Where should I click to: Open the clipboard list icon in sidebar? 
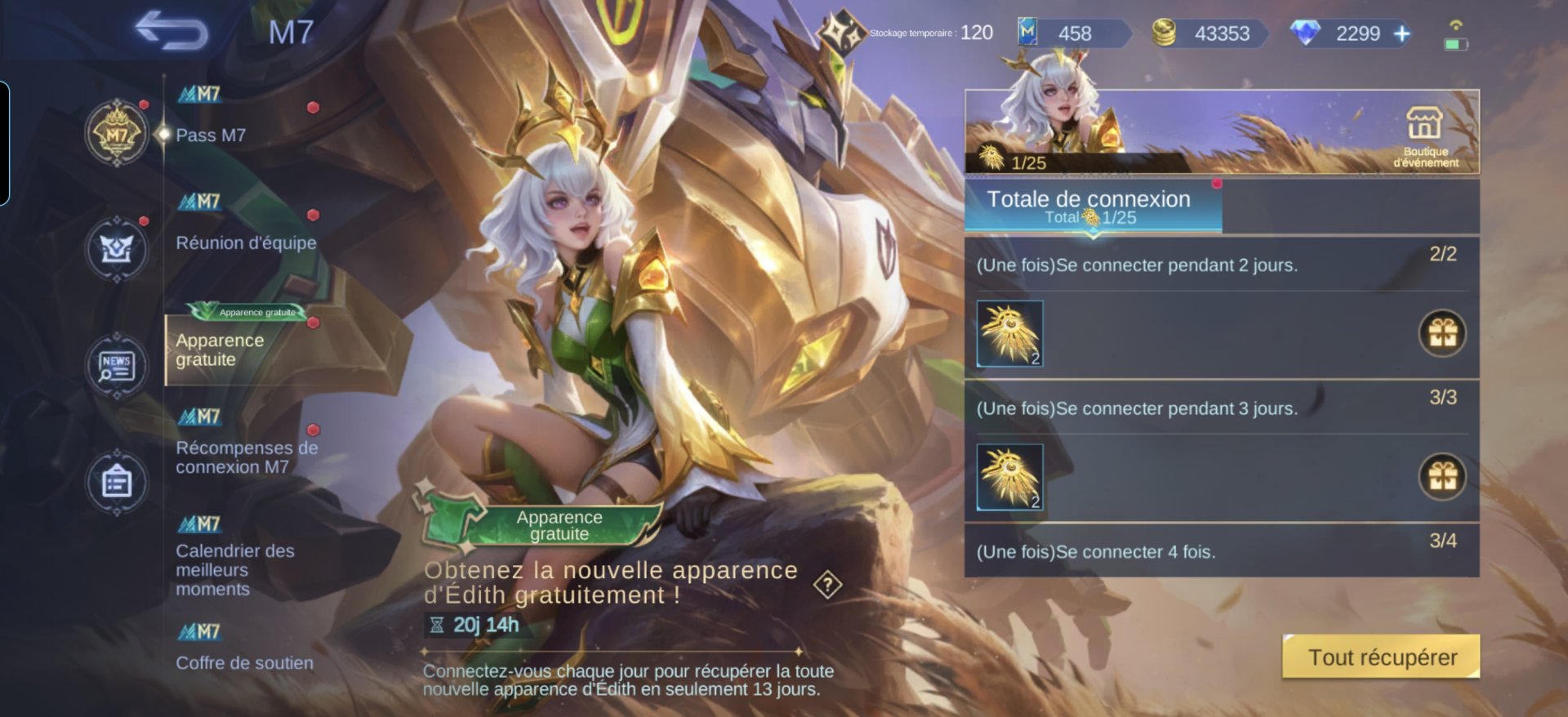(x=117, y=482)
